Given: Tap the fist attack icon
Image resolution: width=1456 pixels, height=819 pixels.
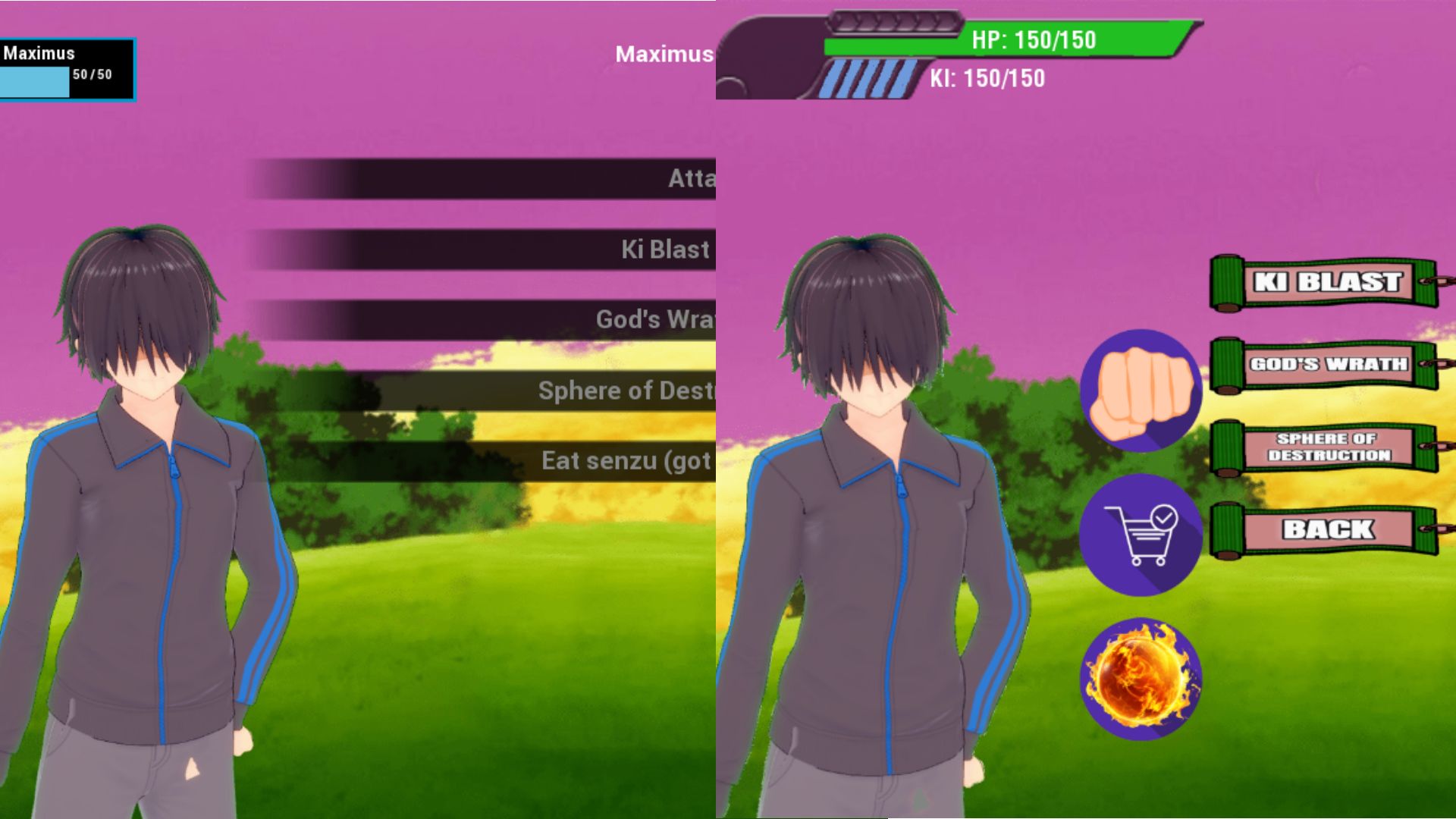Looking at the screenshot, I should tap(1141, 391).
